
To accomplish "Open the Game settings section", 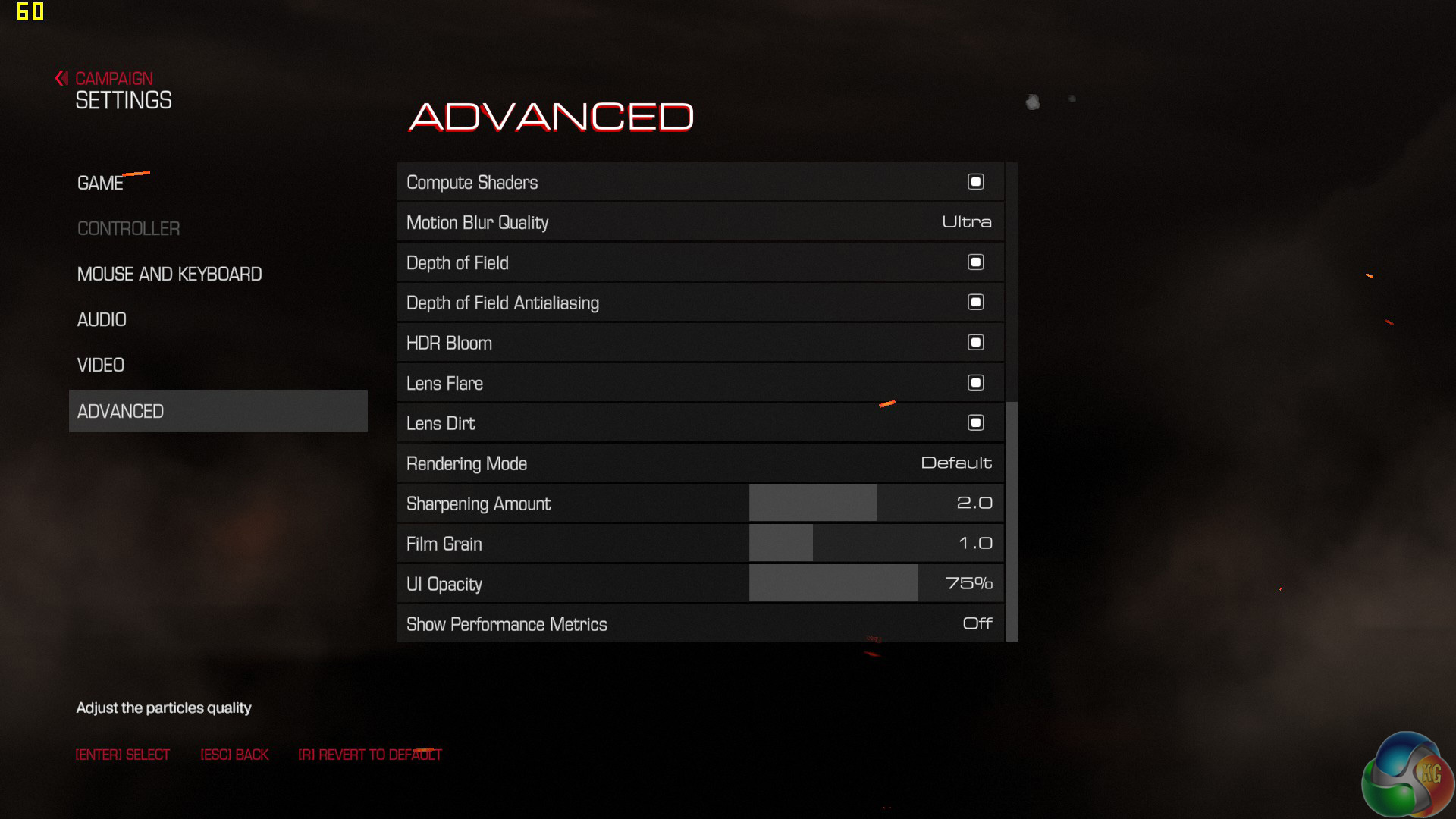I will click(x=100, y=184).
